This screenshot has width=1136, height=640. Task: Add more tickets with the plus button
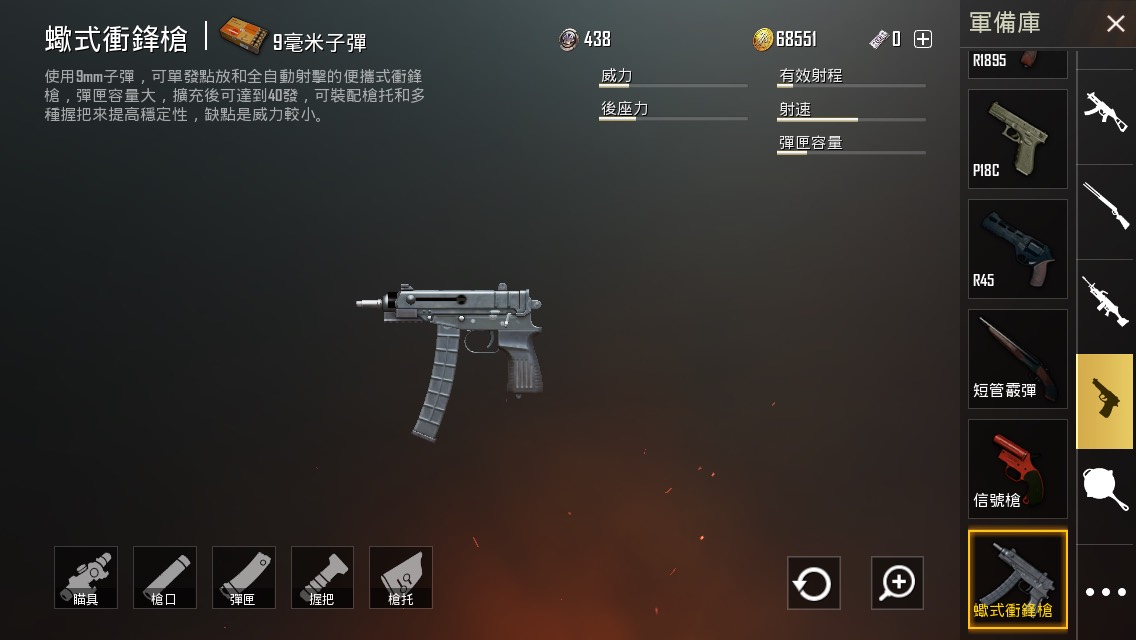tap(923, 39)
